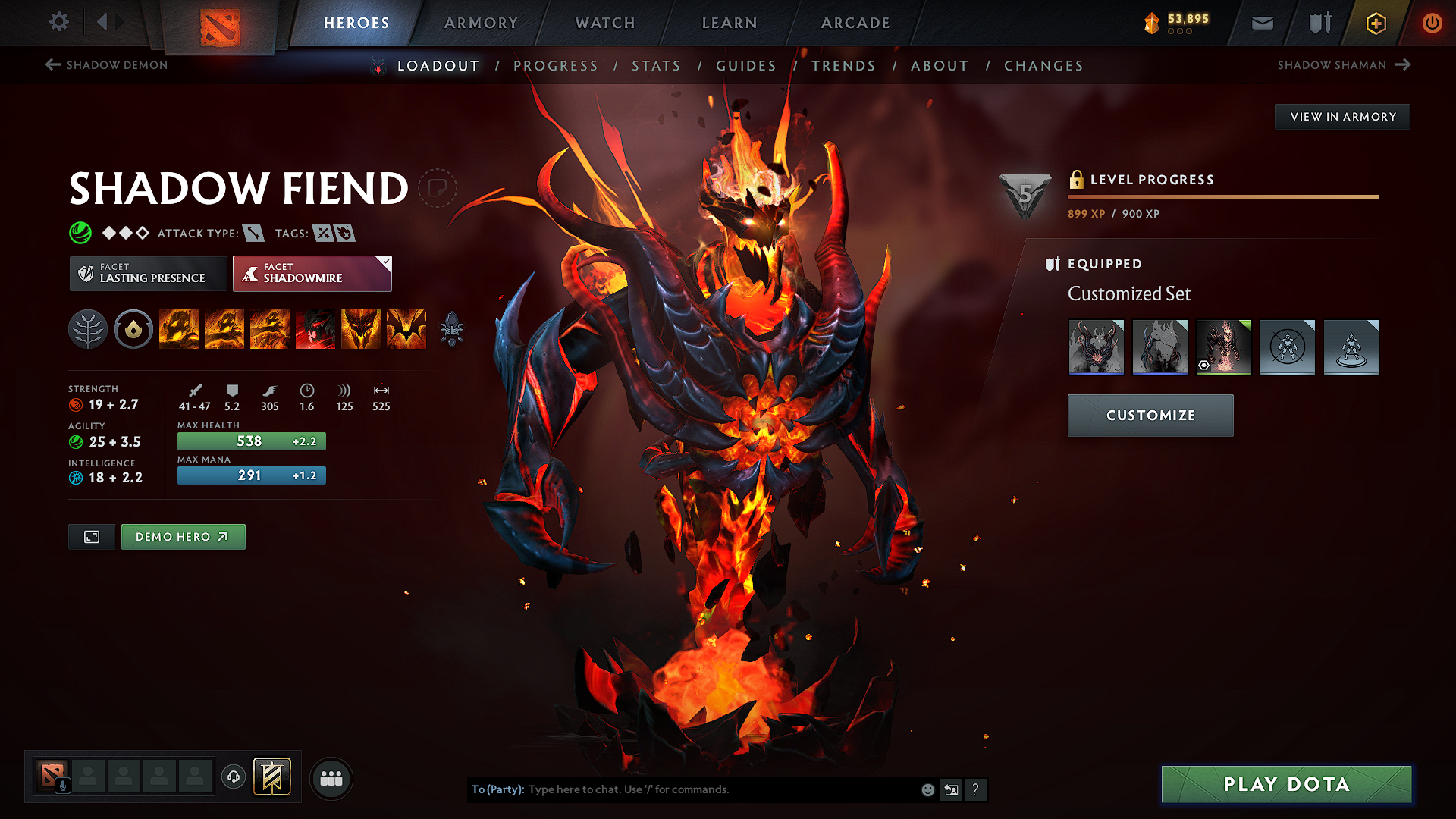This screenshot has height=819, width=1456.
Task: Open the ARMORY menu
Action: (481, 23)
